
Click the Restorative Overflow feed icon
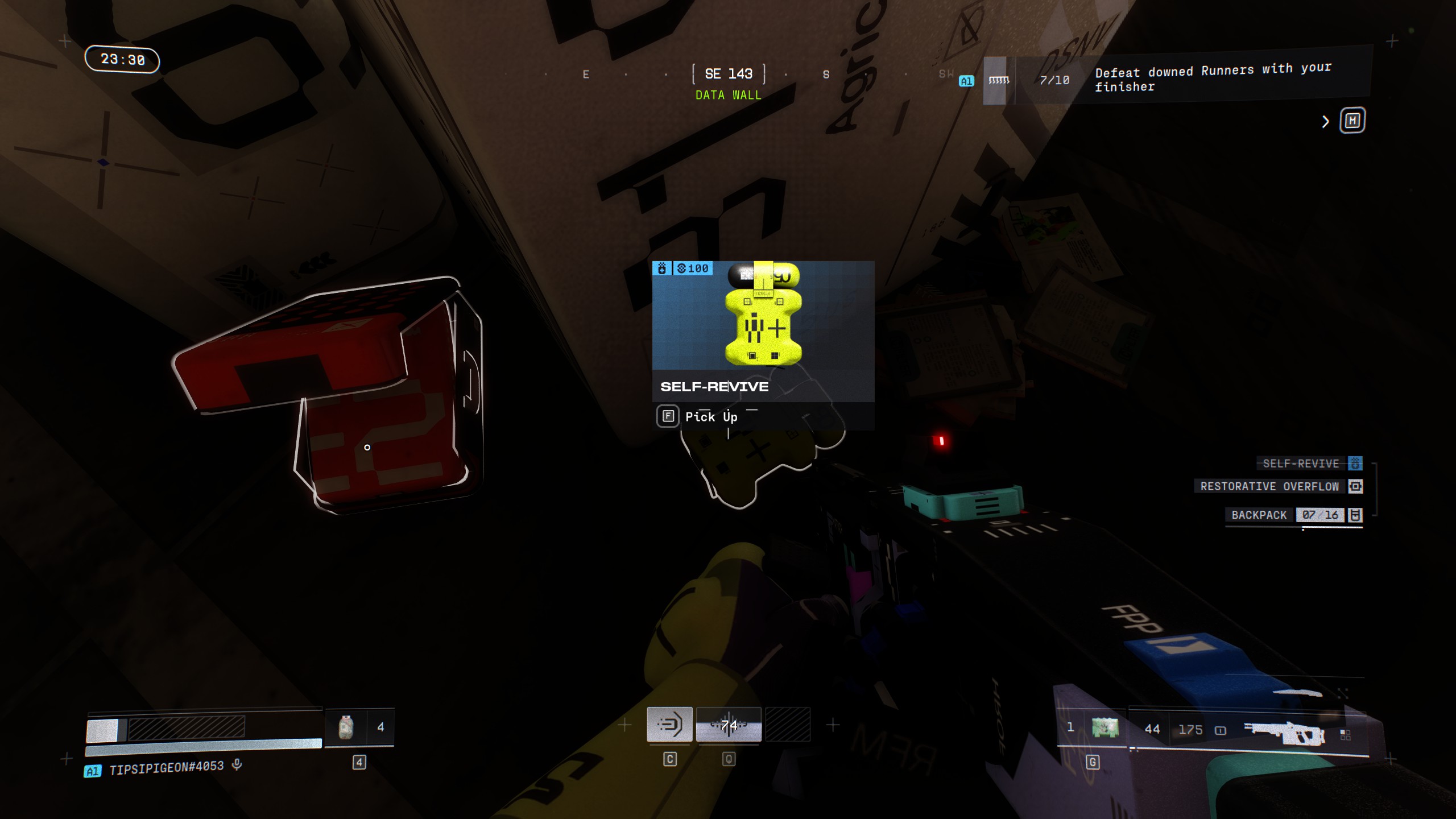pyautogui.click(x=1355, y=486)
